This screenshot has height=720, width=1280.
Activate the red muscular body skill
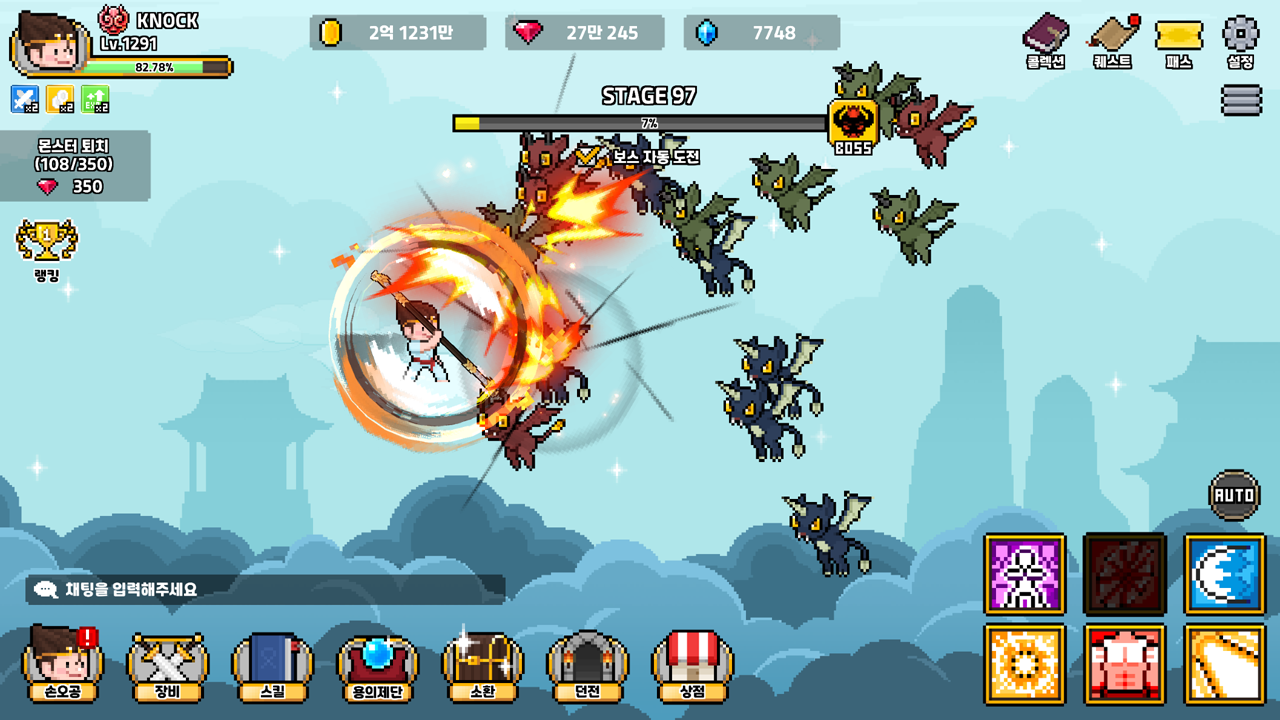[x=1124, y=663]
